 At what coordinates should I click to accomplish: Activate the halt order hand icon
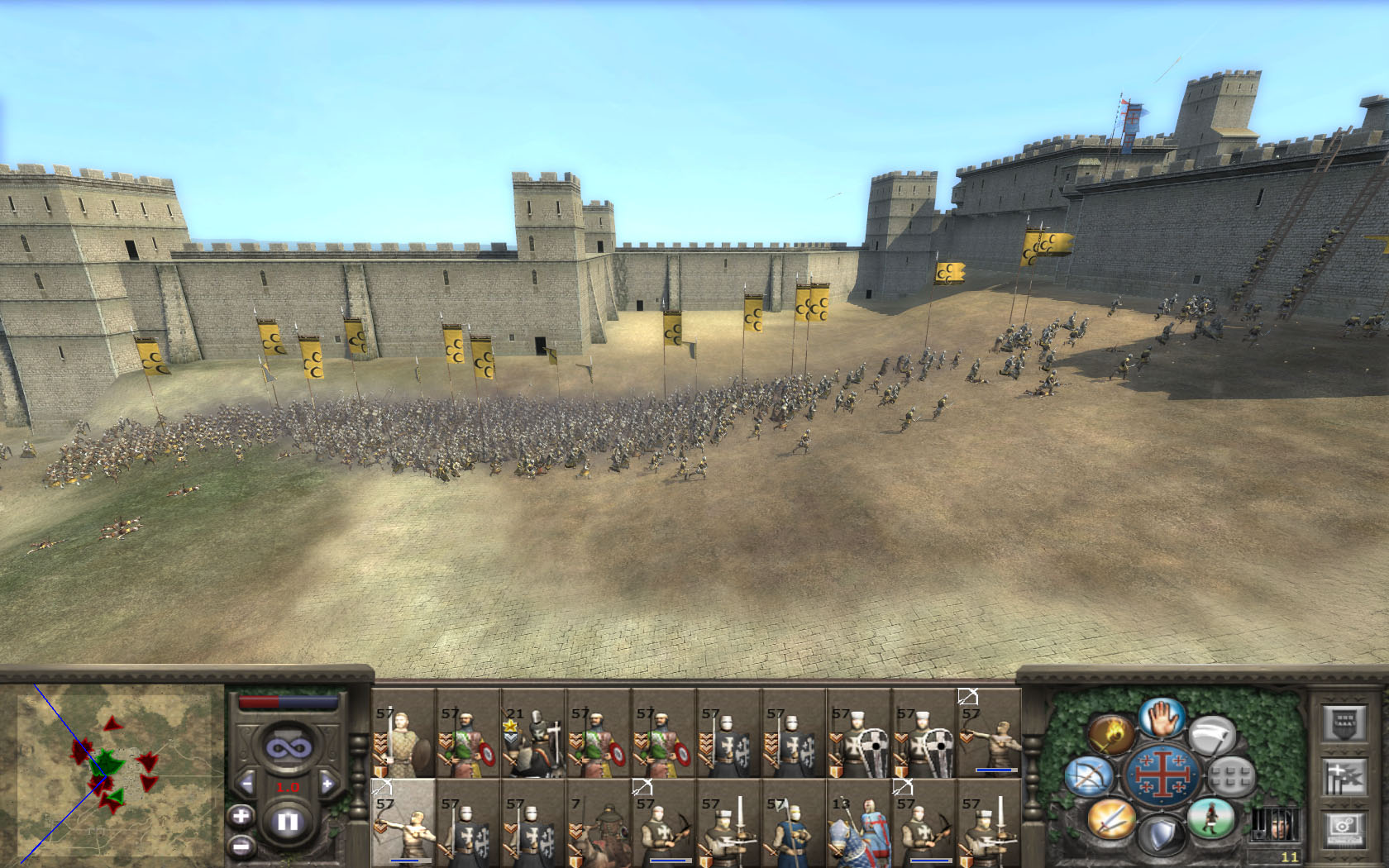1162,718
